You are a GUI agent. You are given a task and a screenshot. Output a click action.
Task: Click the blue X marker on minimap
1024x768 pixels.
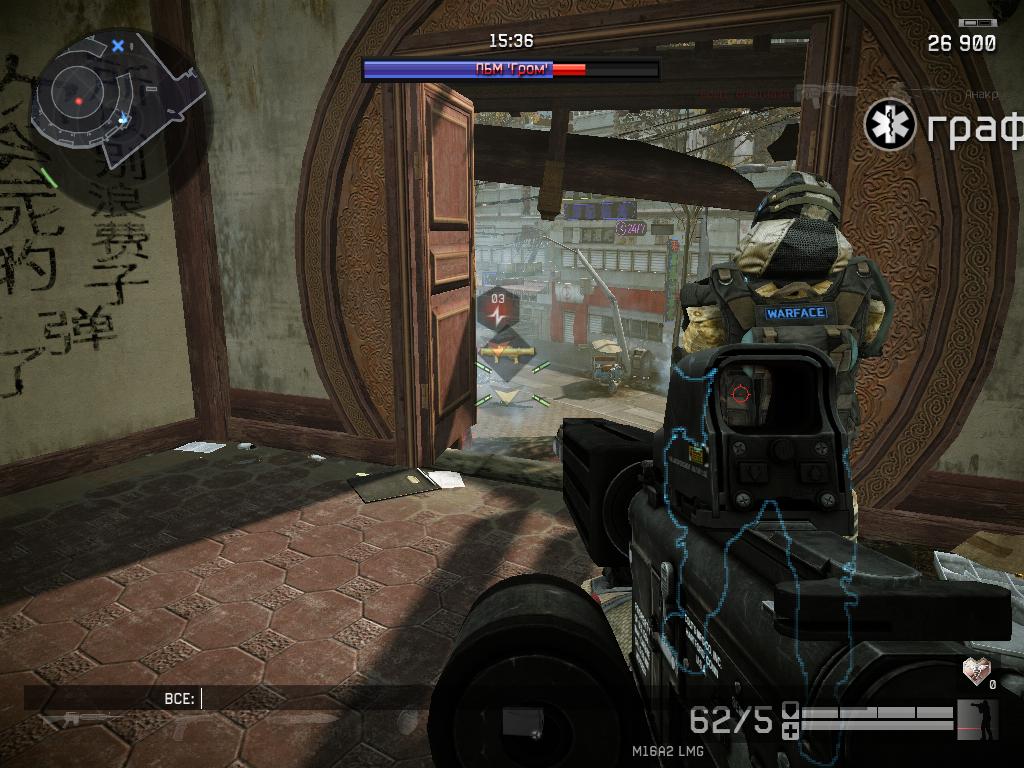(118, 45)
